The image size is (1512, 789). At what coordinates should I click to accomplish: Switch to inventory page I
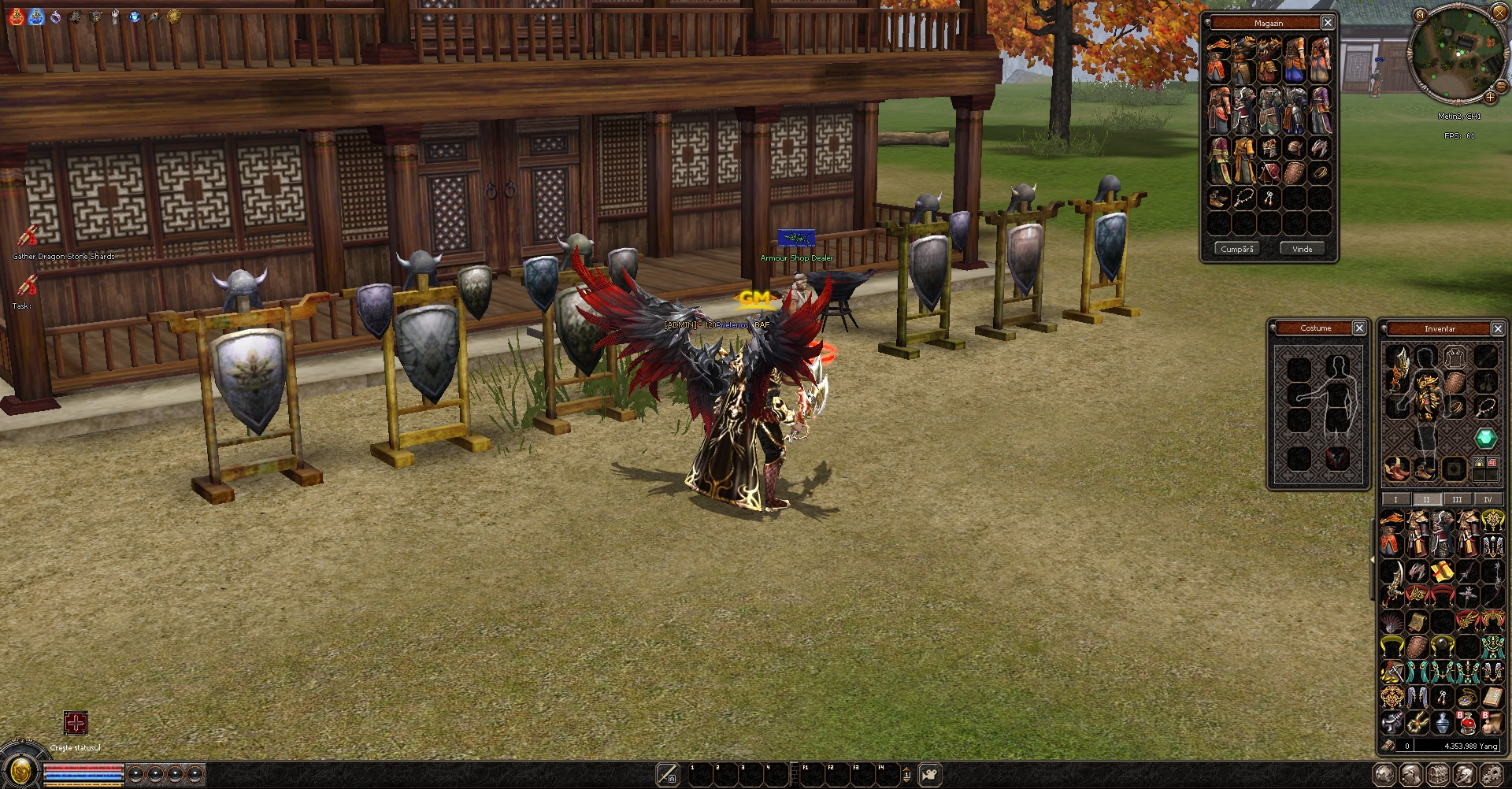[1395, 499]
